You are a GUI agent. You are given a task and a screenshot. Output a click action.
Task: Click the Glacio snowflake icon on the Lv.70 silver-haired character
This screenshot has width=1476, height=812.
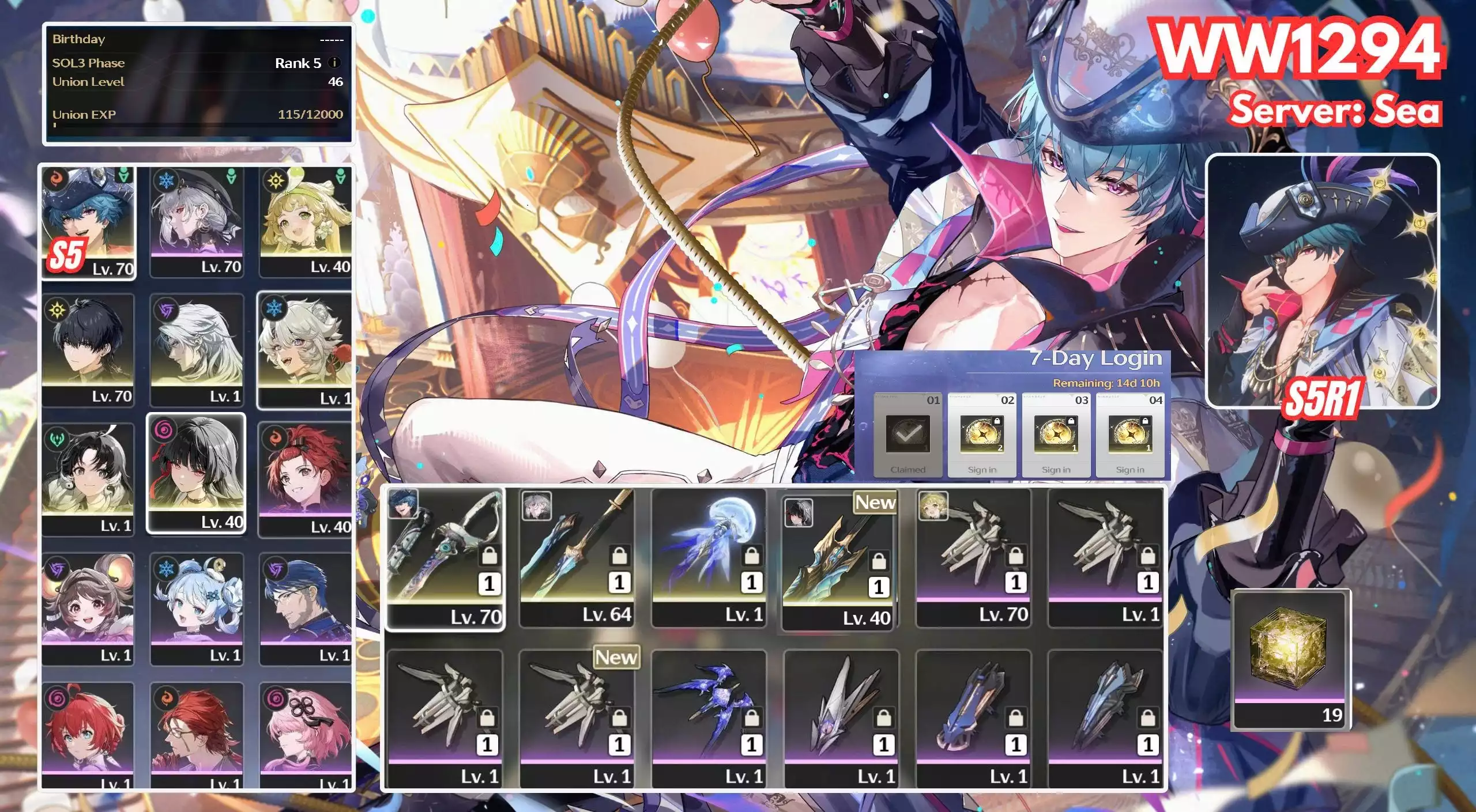pyautogui.click(x=167, y=180)
